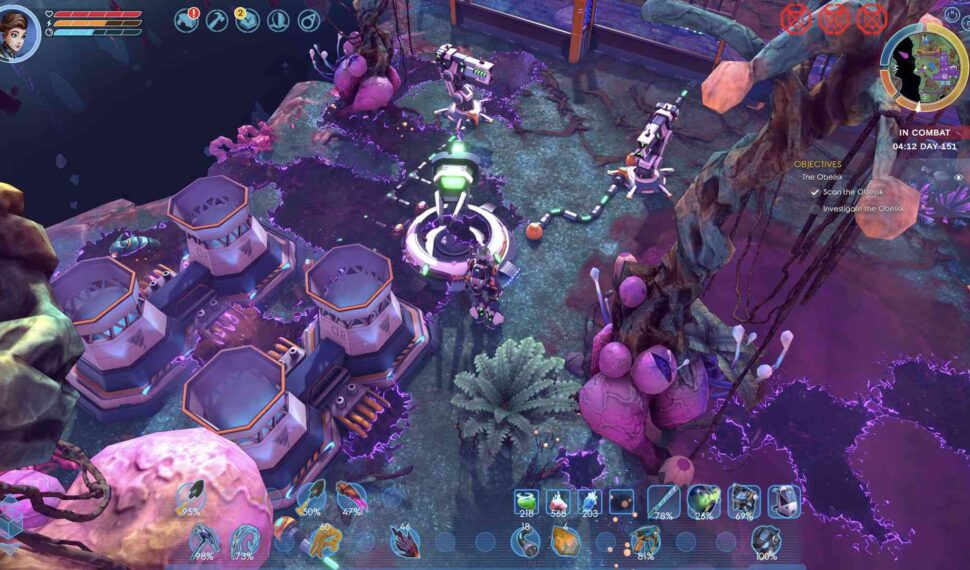Open the character portrait

(x=19, y=32)
